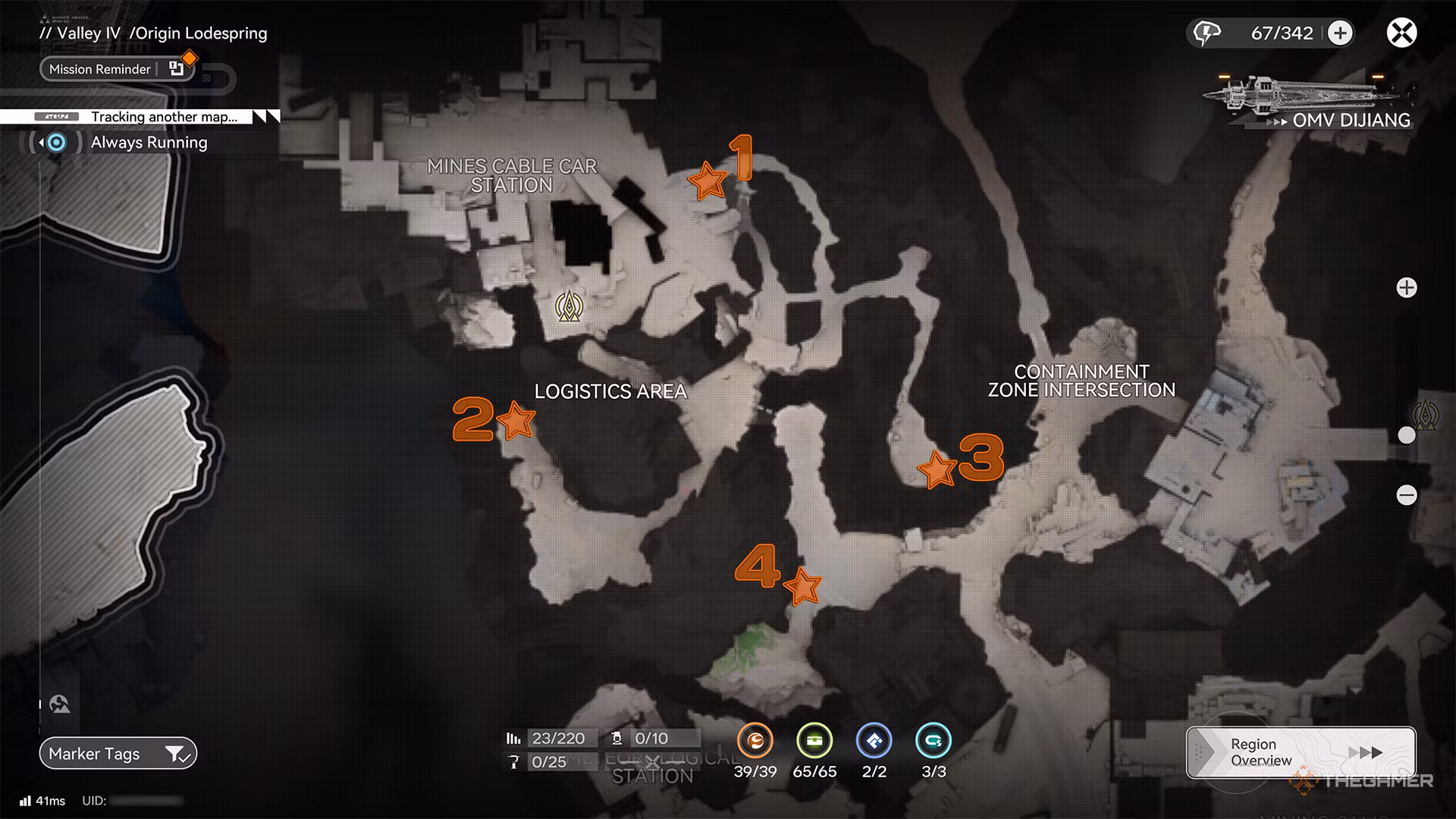Click the golden resonance beacon near Mines Cable Car Station
Viewport: 1456px width, 819px height.
(571, 307)
